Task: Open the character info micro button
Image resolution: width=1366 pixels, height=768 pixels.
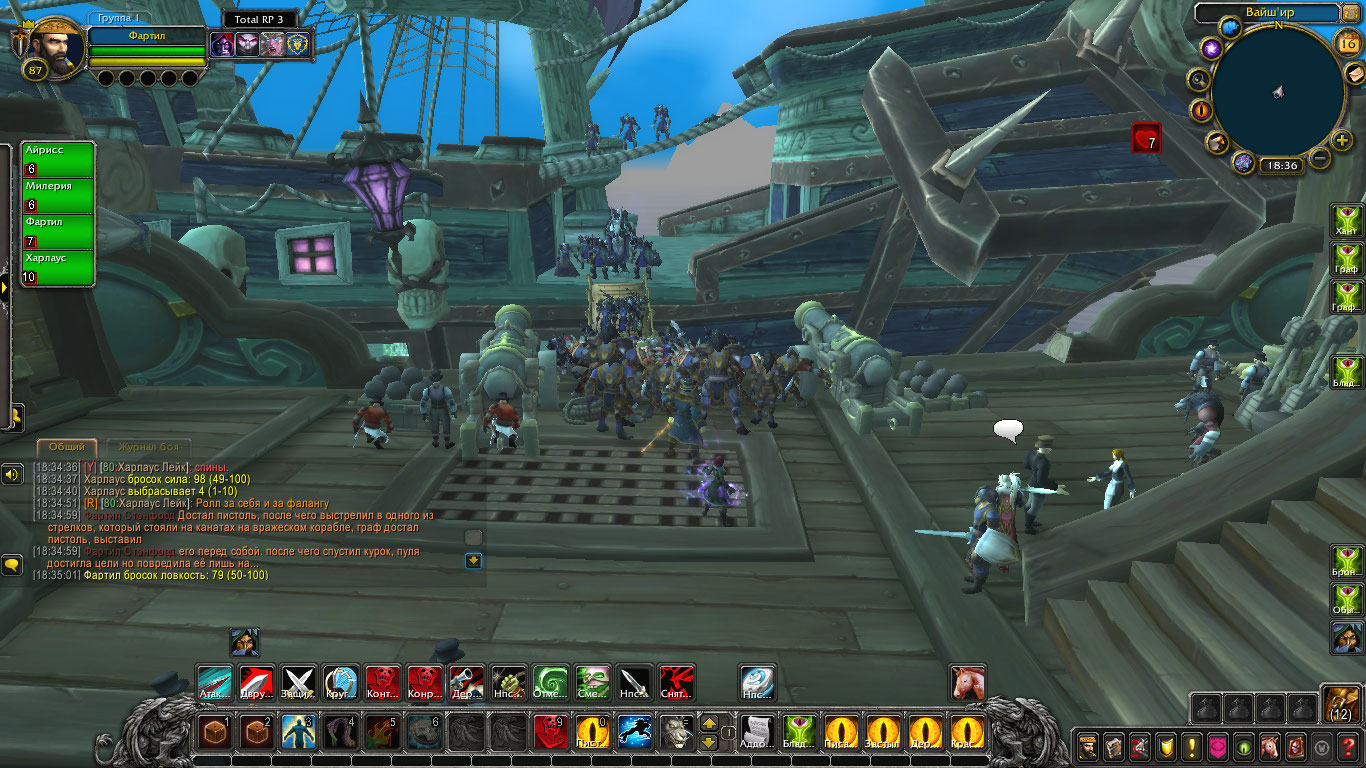Action: [1088, 746]
